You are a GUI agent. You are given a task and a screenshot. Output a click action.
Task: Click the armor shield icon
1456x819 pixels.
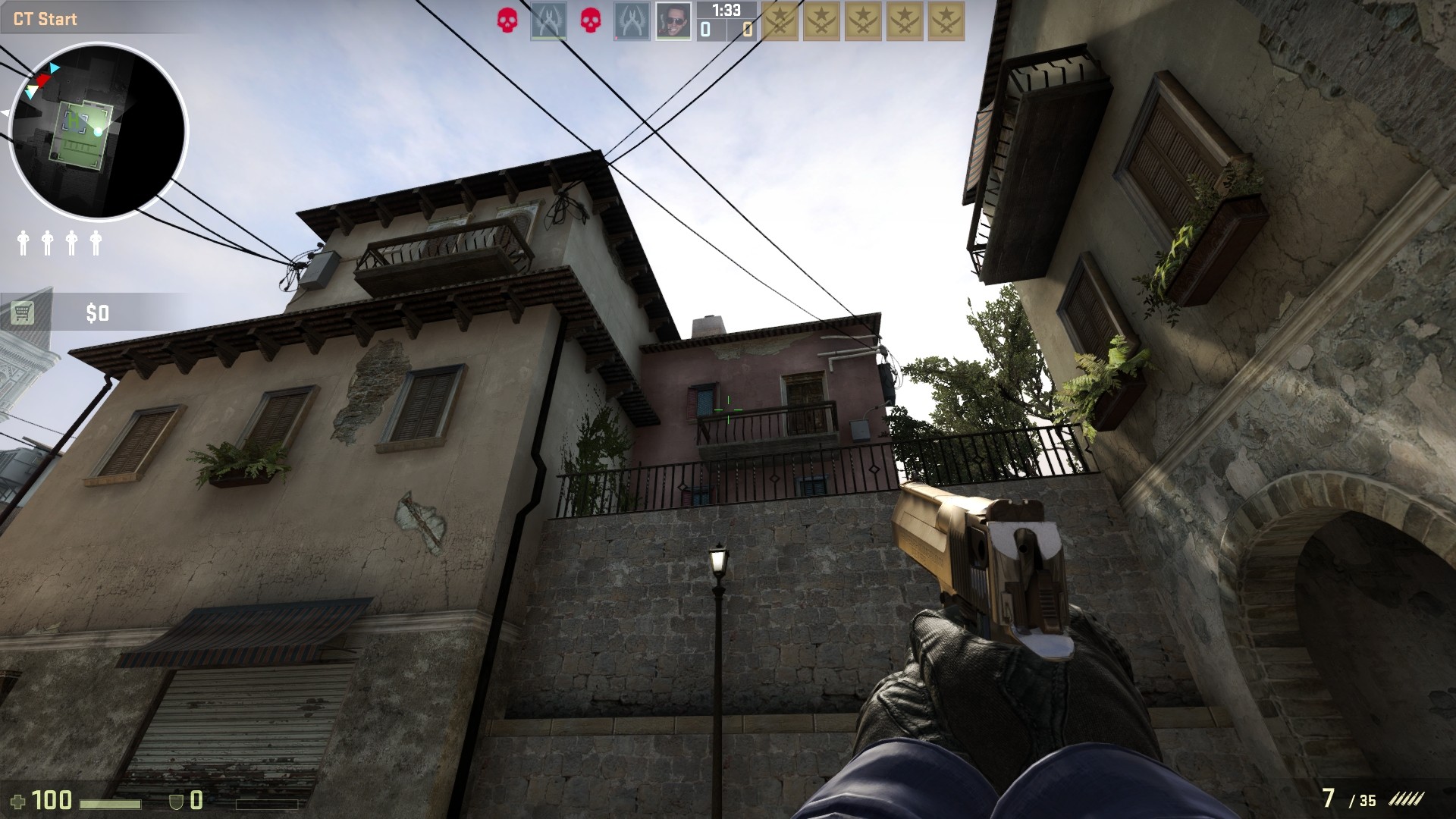pos(177,801)
